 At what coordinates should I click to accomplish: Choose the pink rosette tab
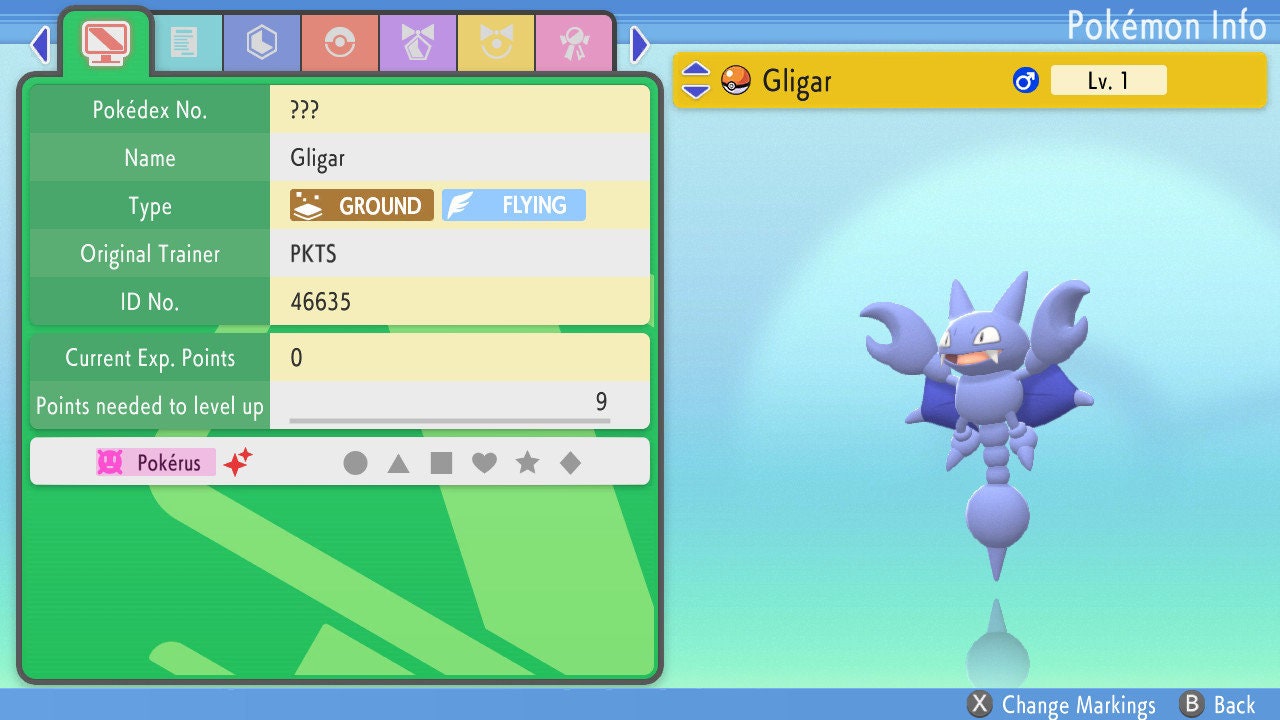pyautogui.click(x=573, y=43)
